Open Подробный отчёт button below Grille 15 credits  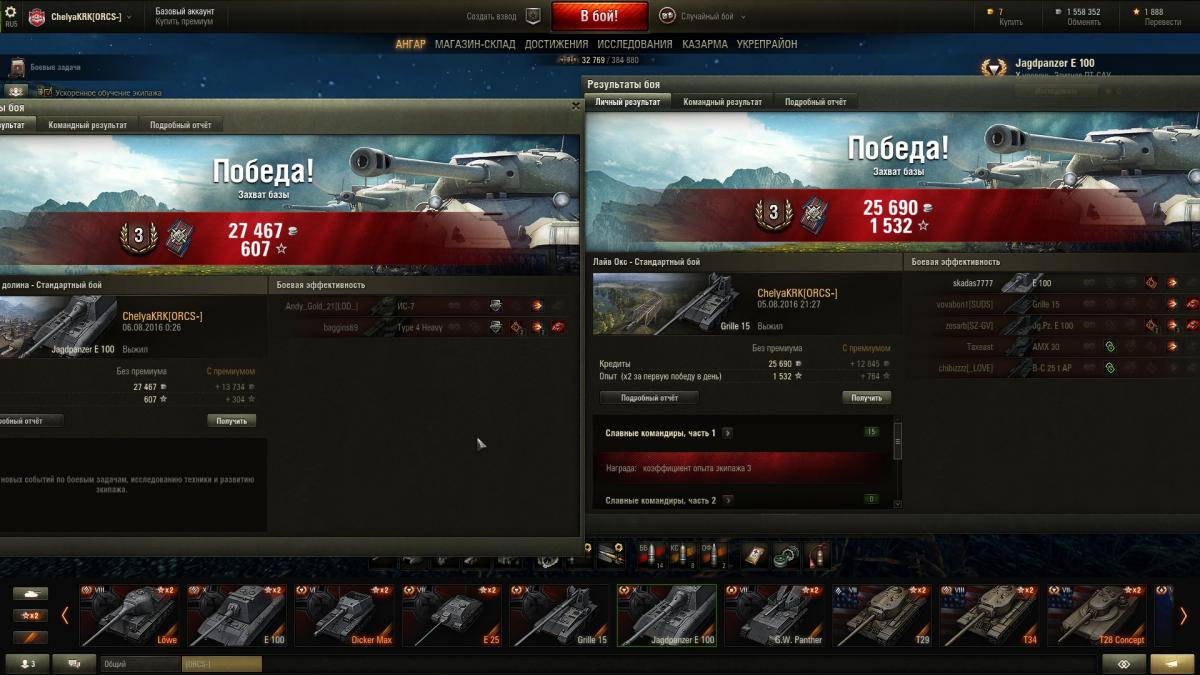coord(649,397)
